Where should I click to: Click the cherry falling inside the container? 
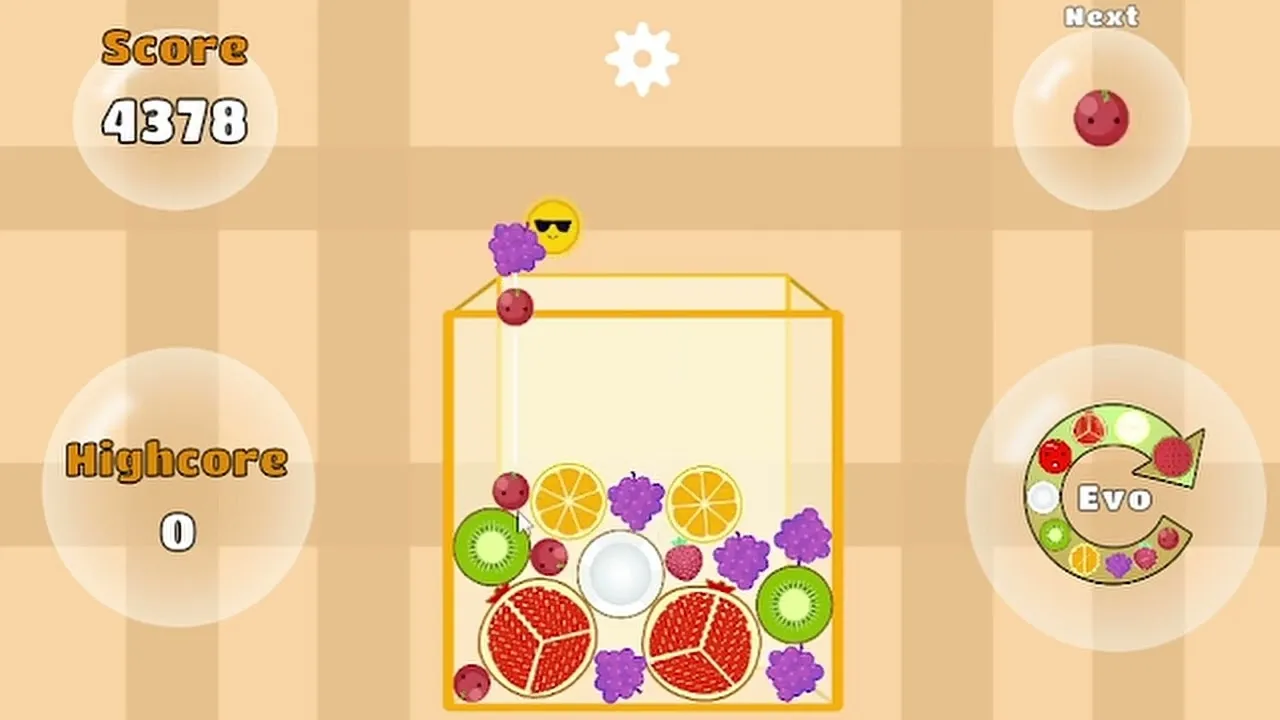click(x=516, y=308)
